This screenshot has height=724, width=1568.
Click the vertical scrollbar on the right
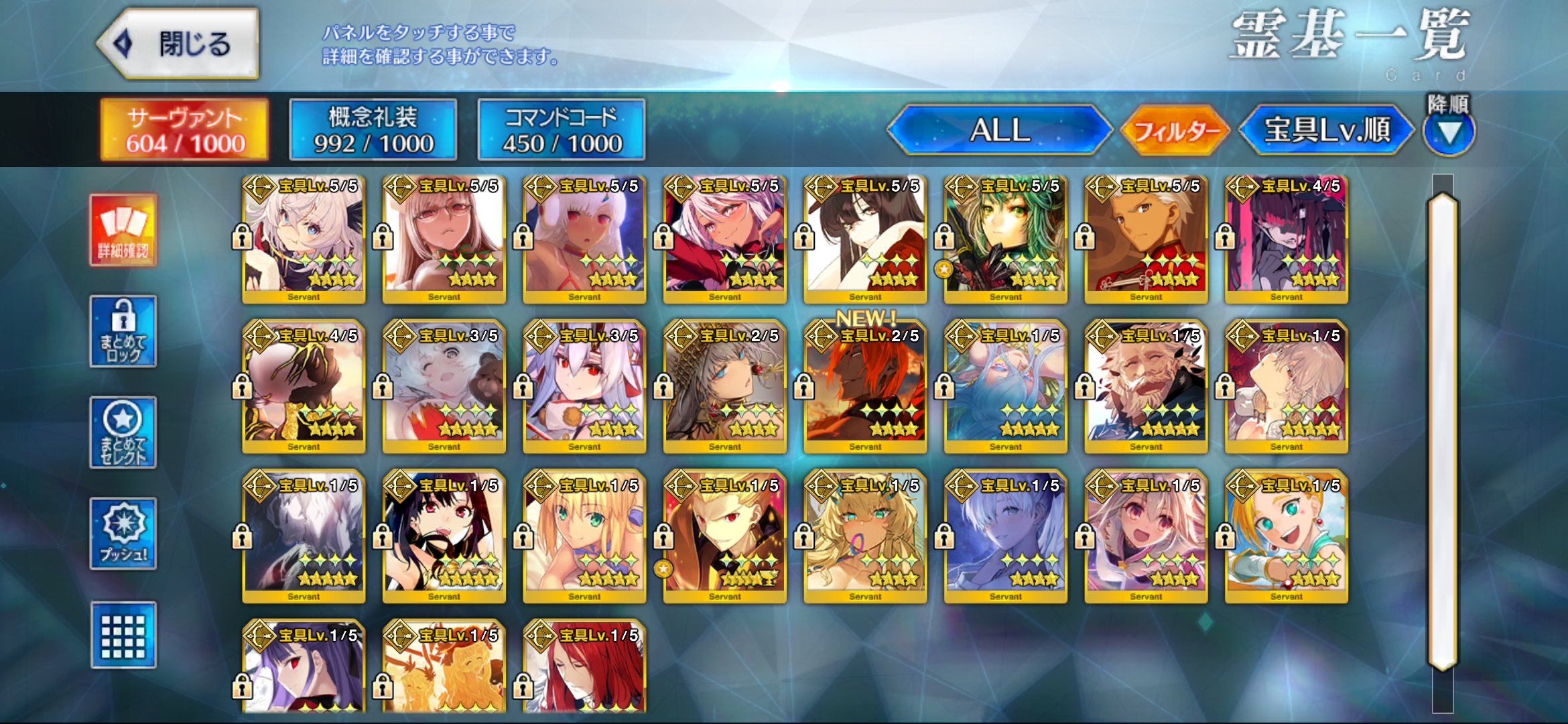click(x=1443, y=429)
